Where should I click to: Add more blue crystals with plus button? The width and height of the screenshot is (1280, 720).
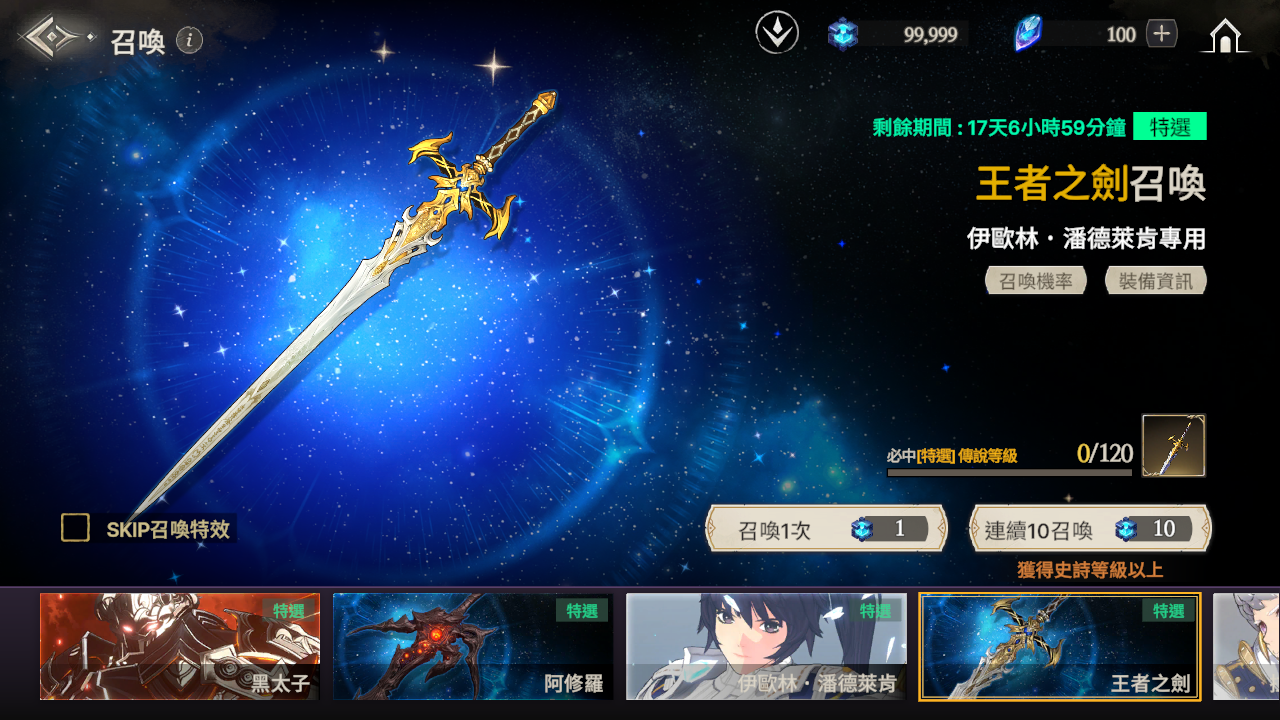tap(1161, 34)
